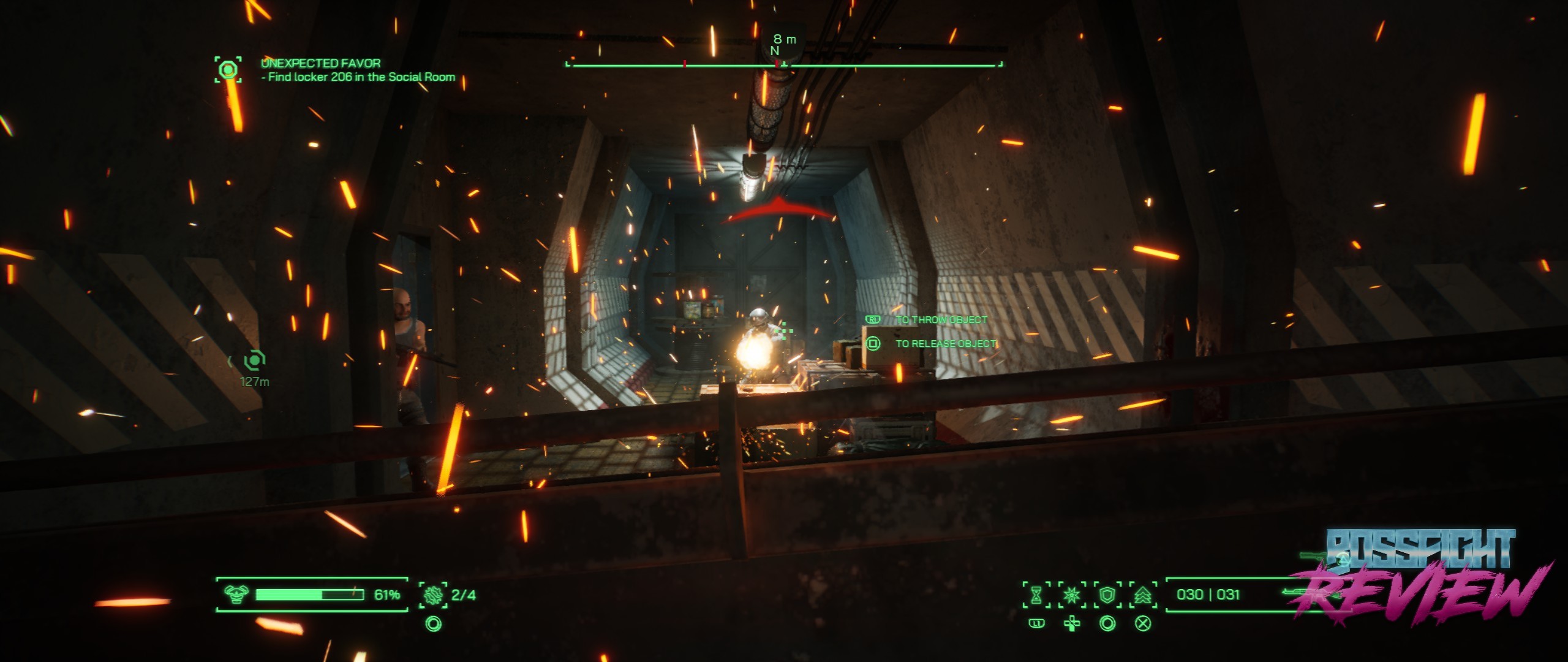The width and height of the screenshot is (1568, 662).
Task: Activate the shield ability icon
Action: coord(1107,595)
